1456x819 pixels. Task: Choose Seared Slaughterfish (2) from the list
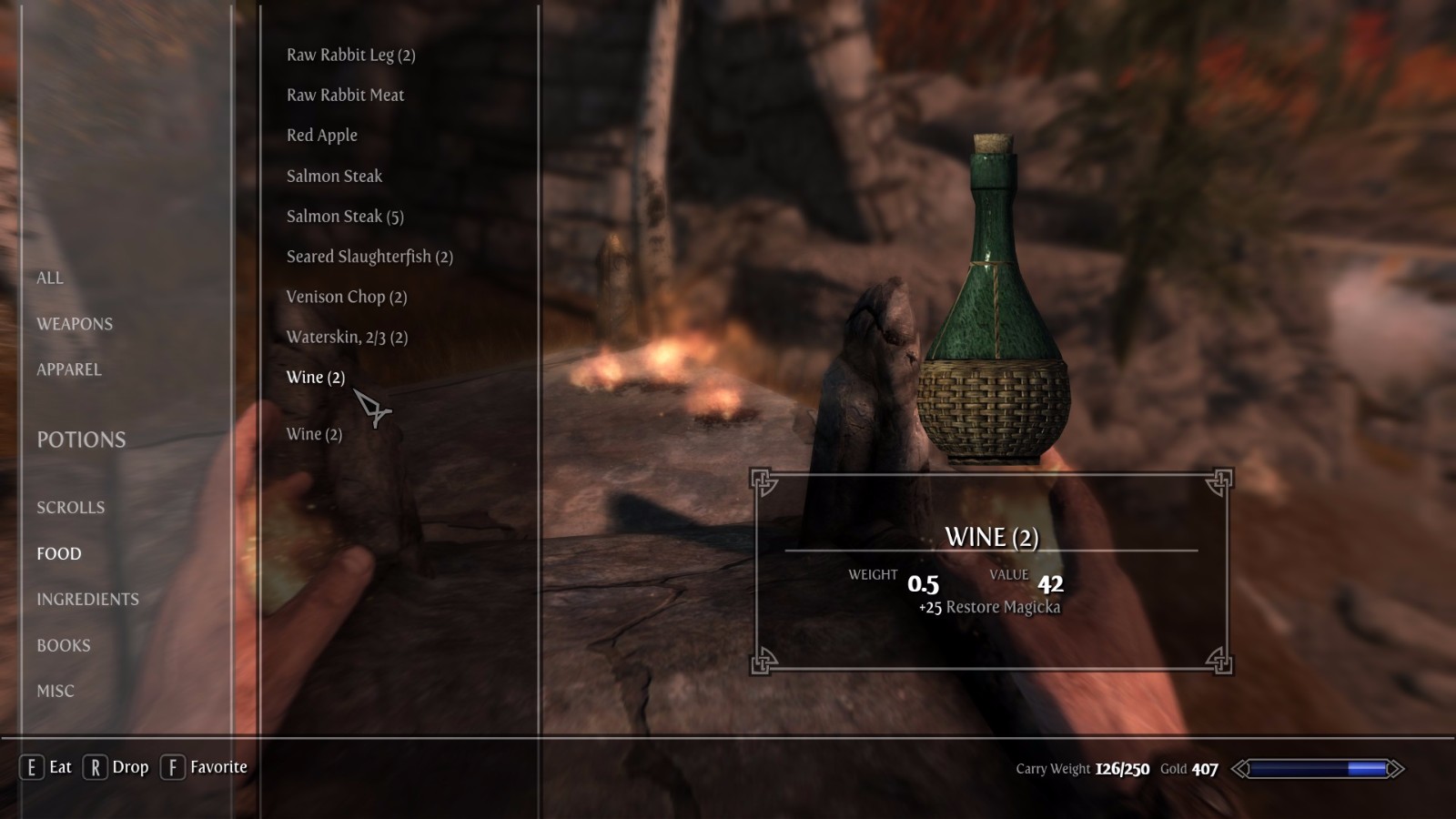369,257
